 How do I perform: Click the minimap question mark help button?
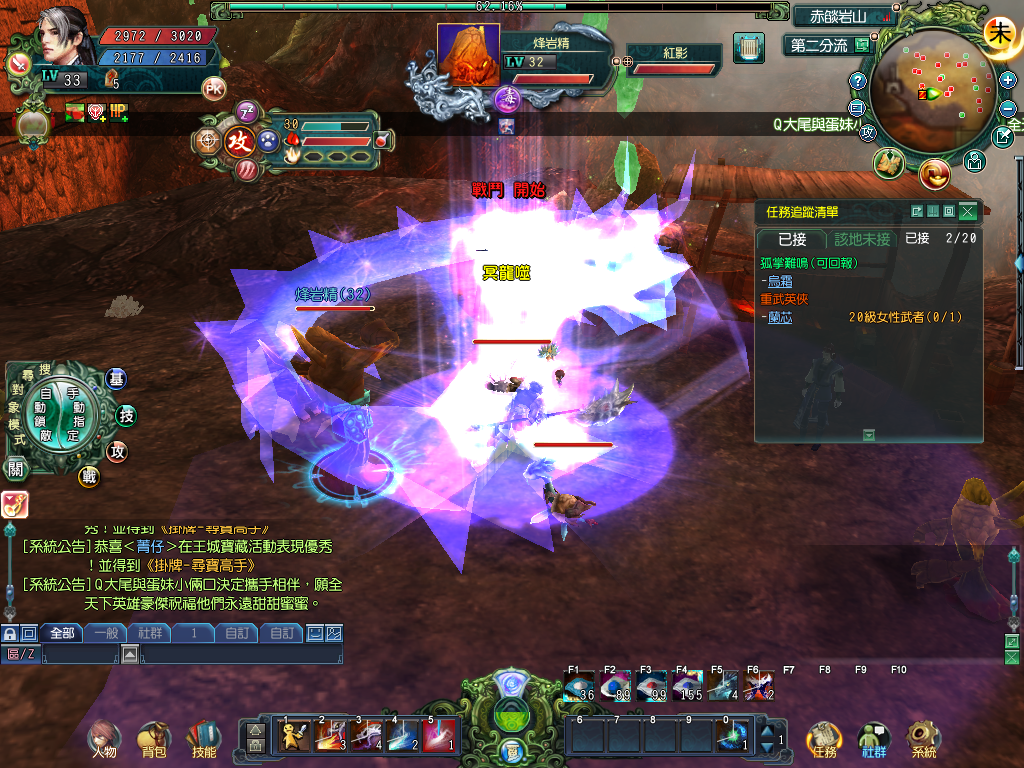857,81
